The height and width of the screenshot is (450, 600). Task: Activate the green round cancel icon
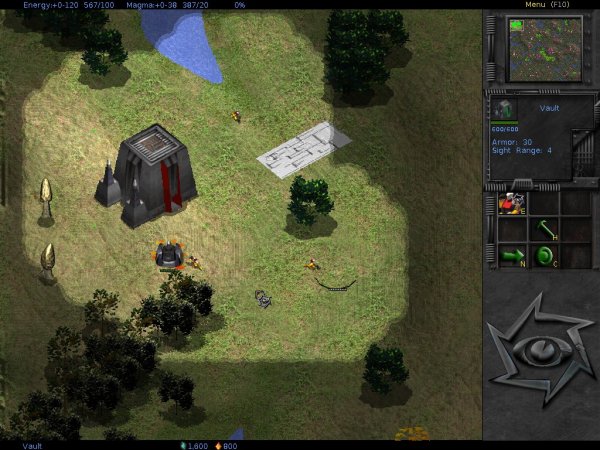click(x=543, y=255)
